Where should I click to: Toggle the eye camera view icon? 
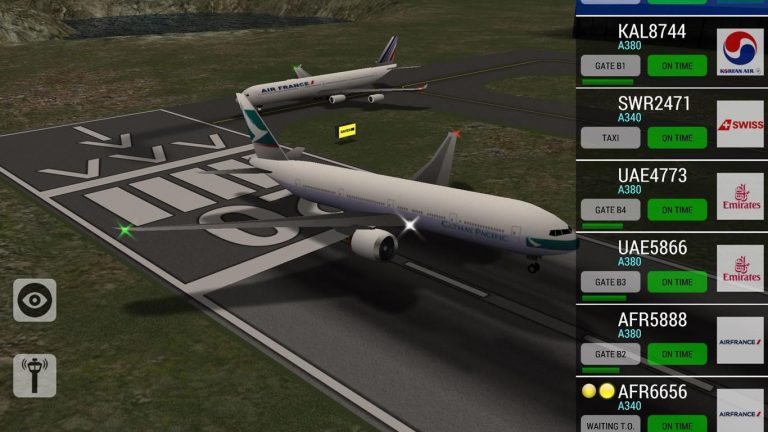(x=35, y=300)
